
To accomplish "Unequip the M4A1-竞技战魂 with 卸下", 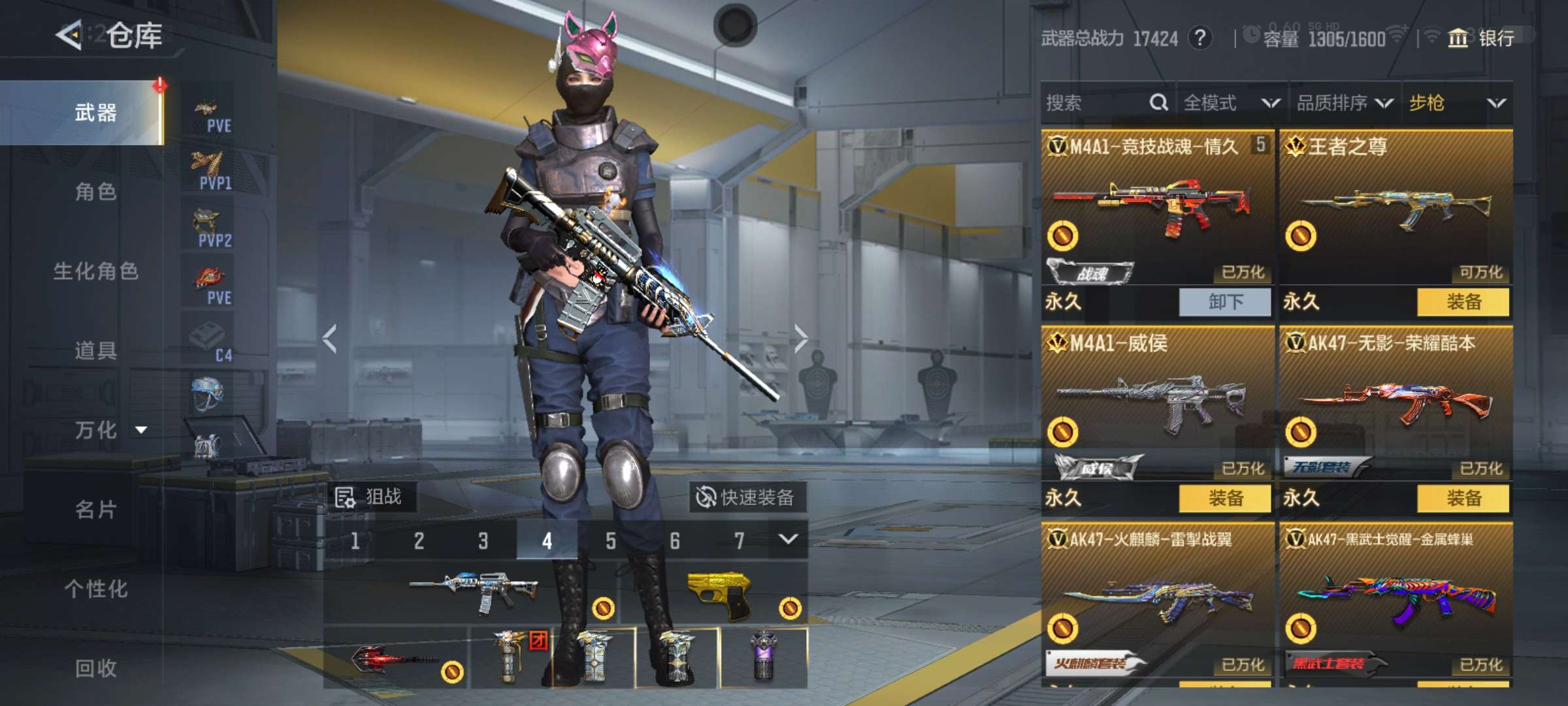I will 1225,302.
